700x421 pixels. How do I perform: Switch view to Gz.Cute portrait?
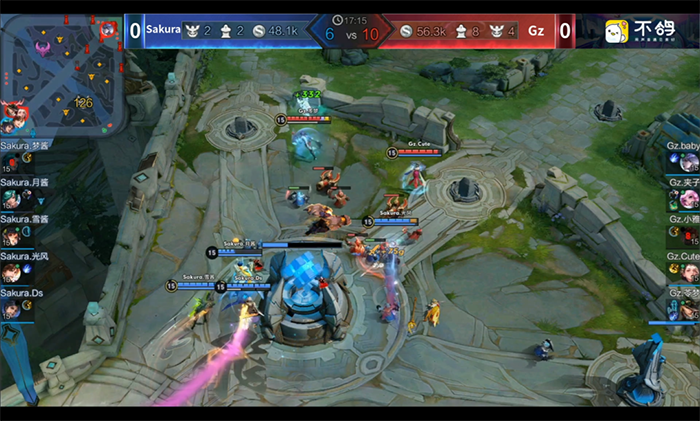[689, 272]
